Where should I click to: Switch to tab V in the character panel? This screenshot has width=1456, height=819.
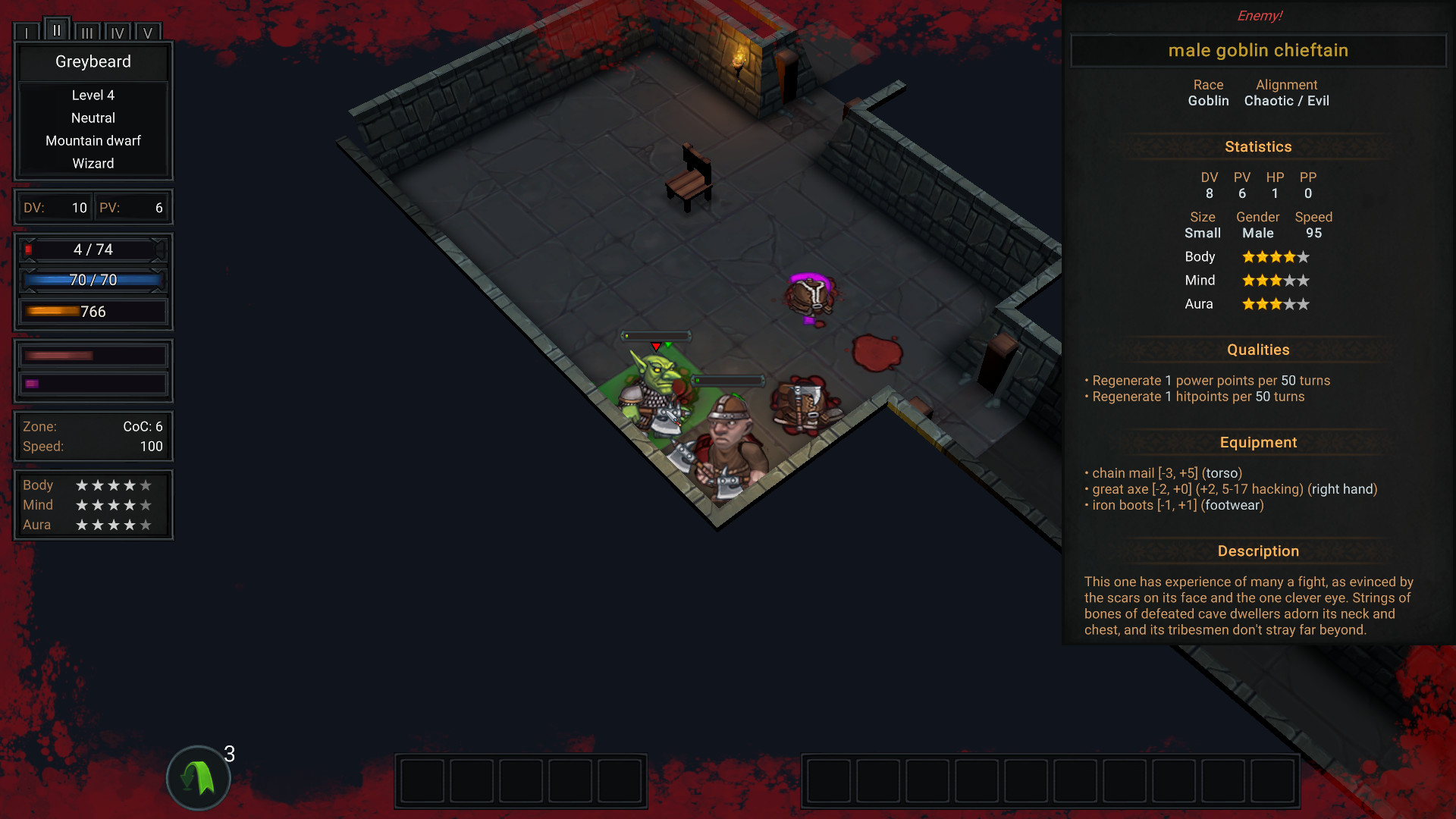click(148, 32)
